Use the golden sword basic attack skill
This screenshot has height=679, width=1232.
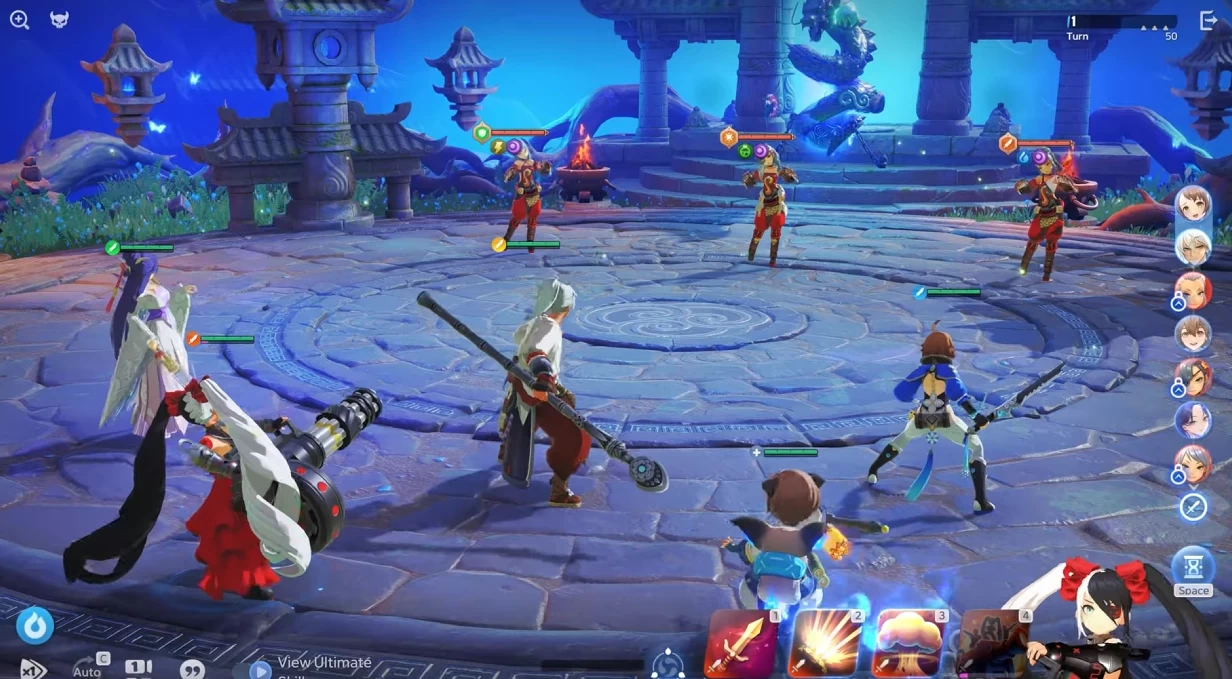click(741, 645)
